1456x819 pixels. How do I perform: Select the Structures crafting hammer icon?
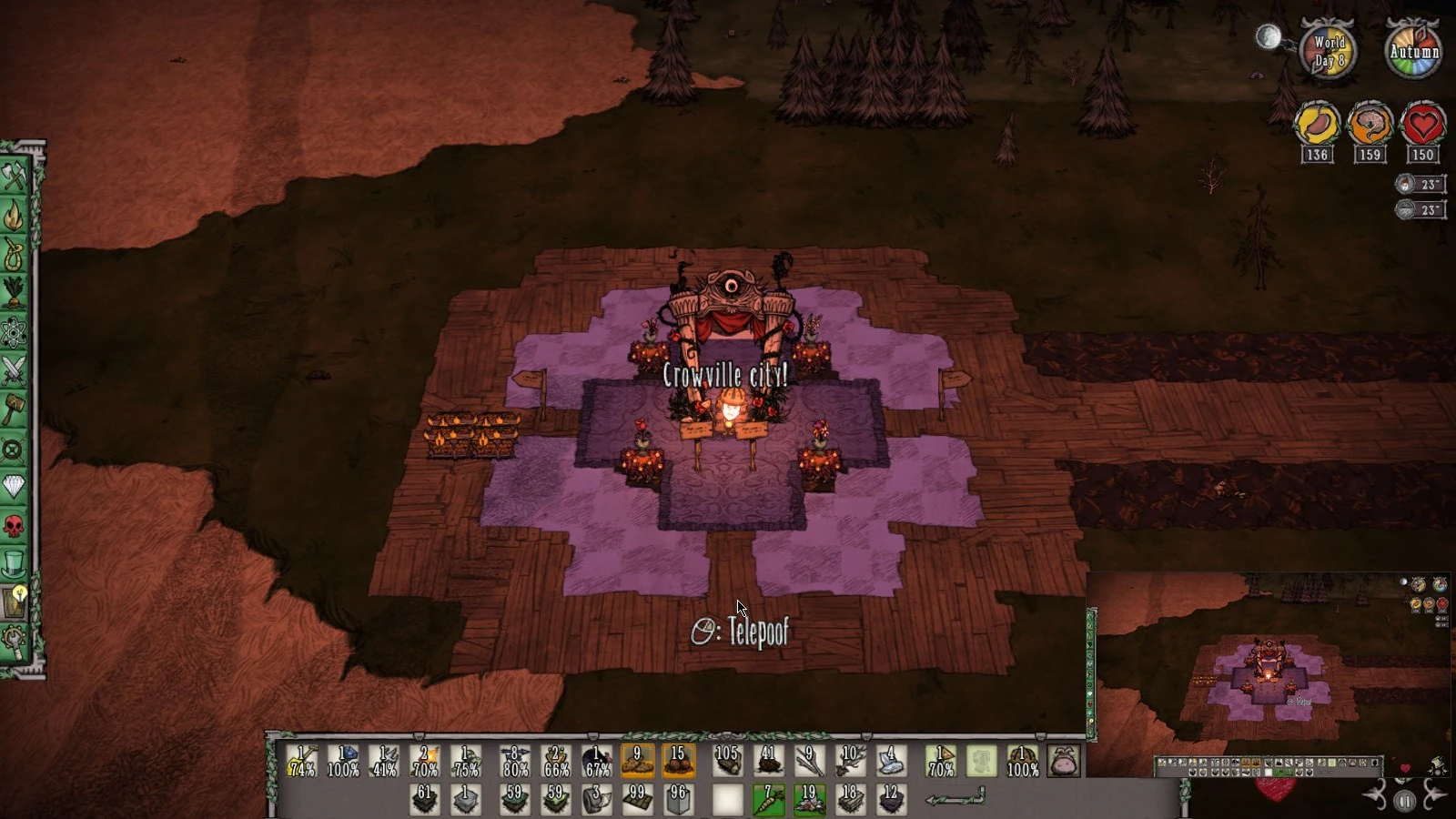[14, 409]
